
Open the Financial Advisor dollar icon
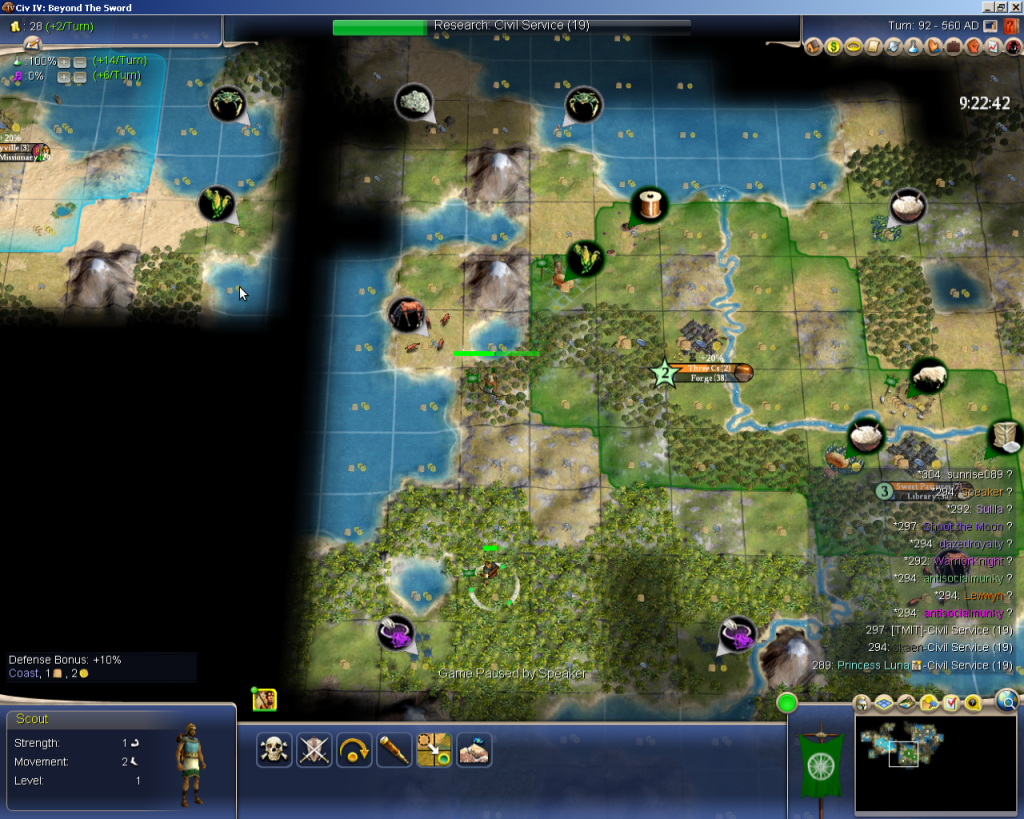click(833, 46)
